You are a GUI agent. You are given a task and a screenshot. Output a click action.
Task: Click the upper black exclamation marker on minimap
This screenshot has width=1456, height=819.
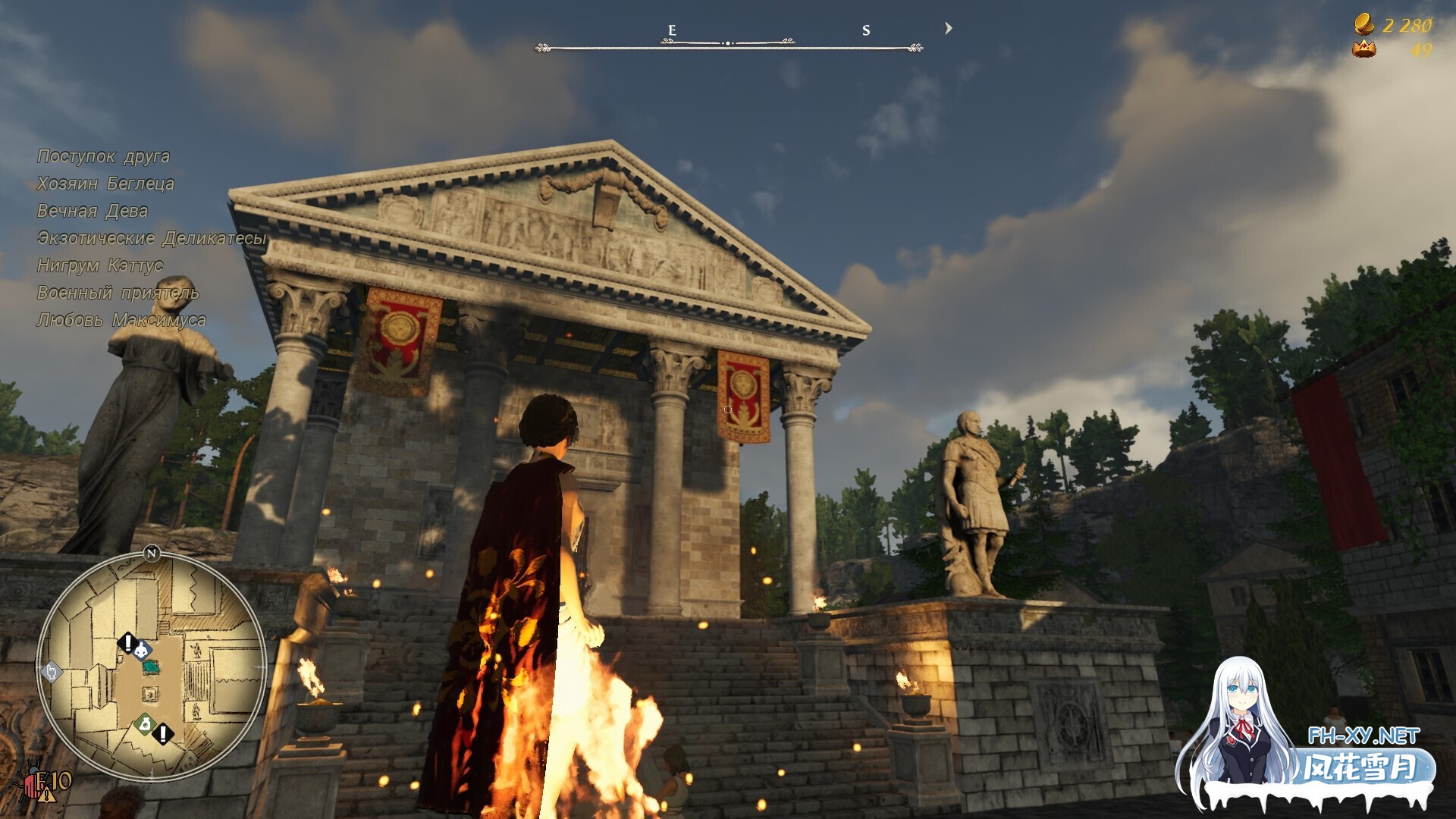click(x=127, y=642)
